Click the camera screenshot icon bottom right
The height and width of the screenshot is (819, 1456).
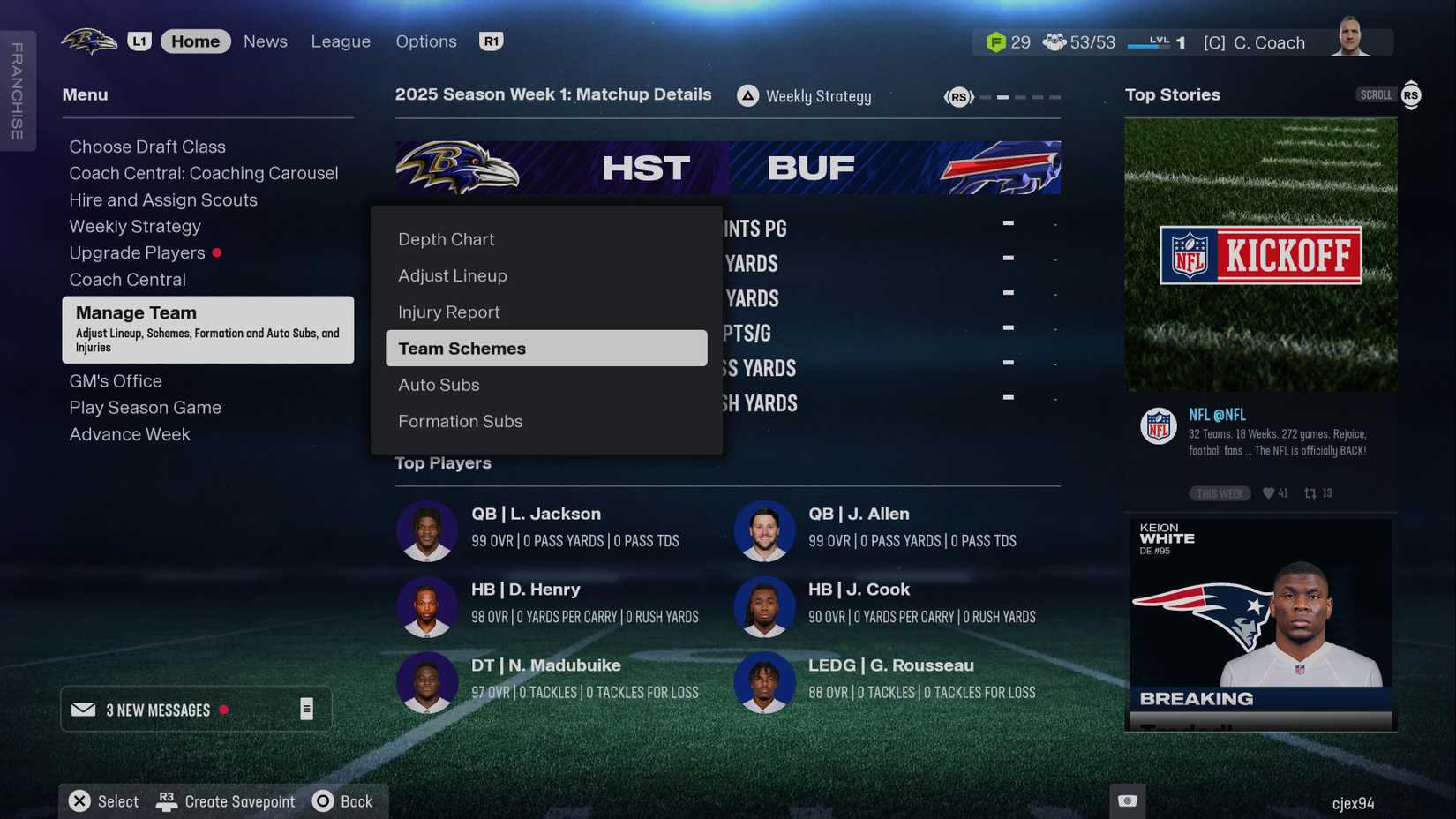coord(1127,800)
